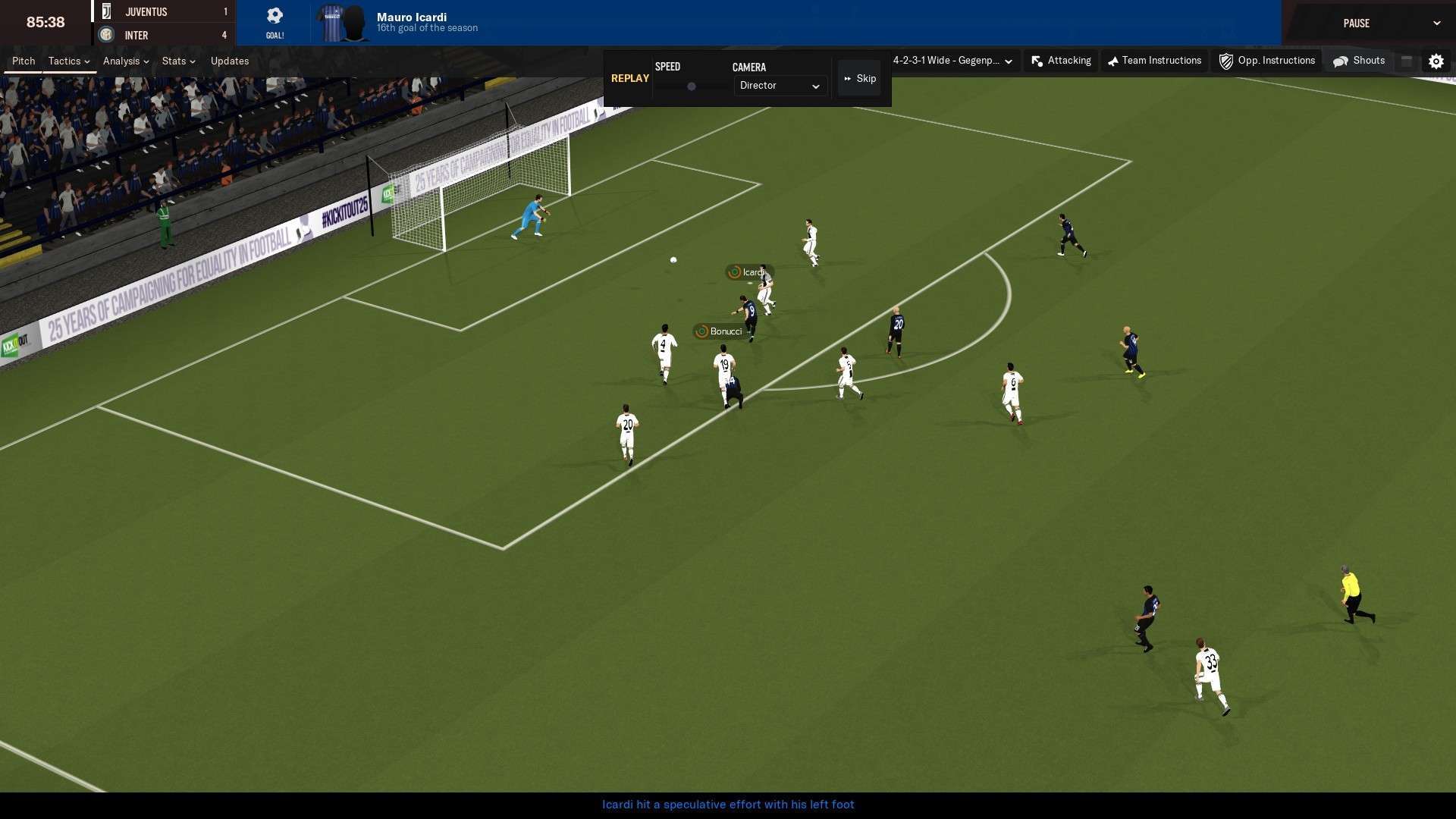Open the Analysis menu

[x=126, y=61]
